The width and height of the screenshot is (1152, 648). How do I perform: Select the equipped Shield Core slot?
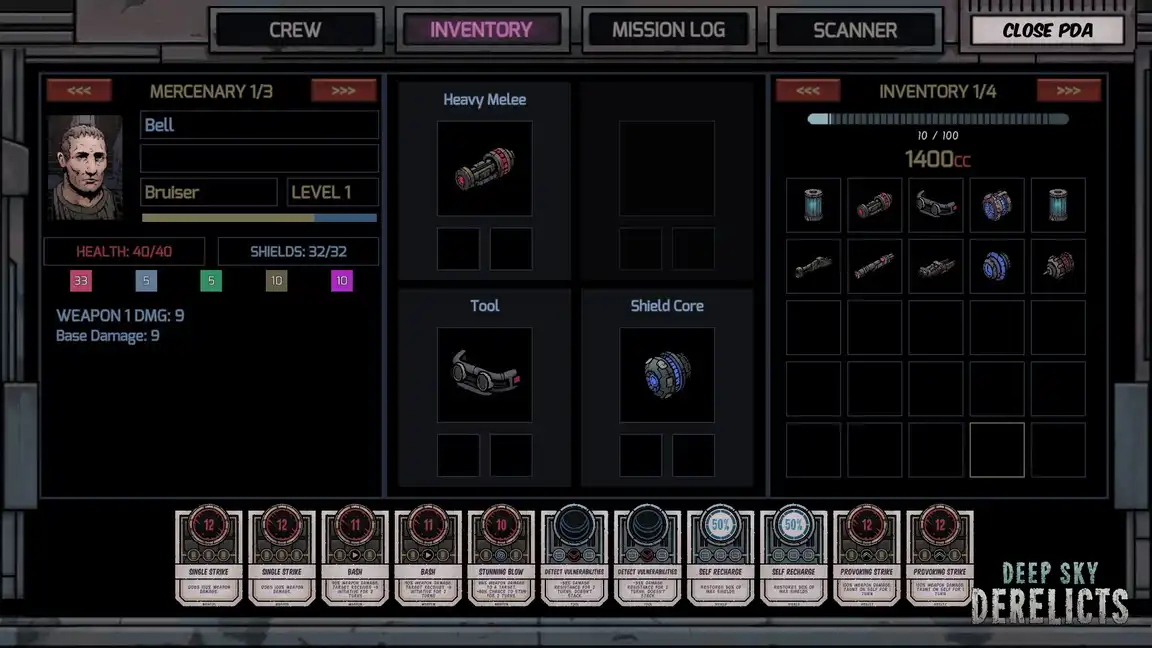tap(667, 375)
